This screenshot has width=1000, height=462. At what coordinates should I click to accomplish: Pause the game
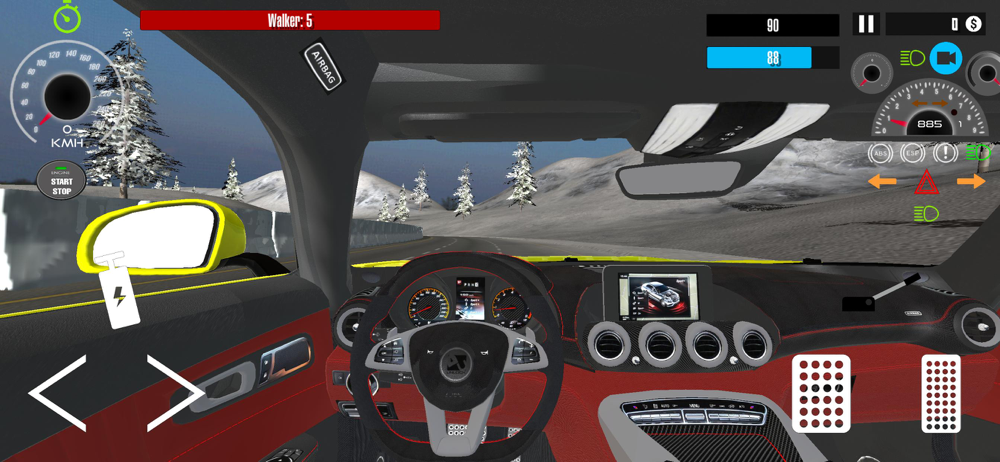(866, 24)
